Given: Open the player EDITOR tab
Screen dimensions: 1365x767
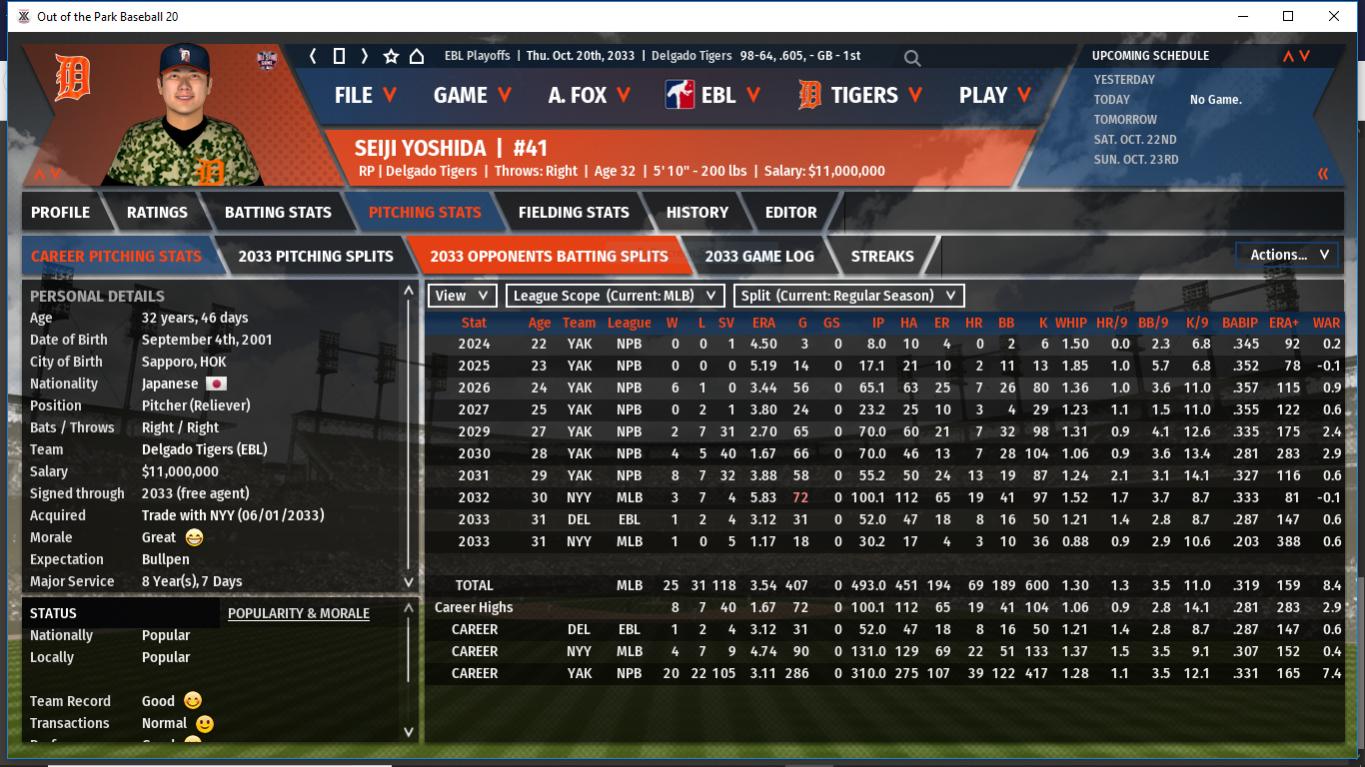Looking at the screenshot, I should click(x=790, y=212).
